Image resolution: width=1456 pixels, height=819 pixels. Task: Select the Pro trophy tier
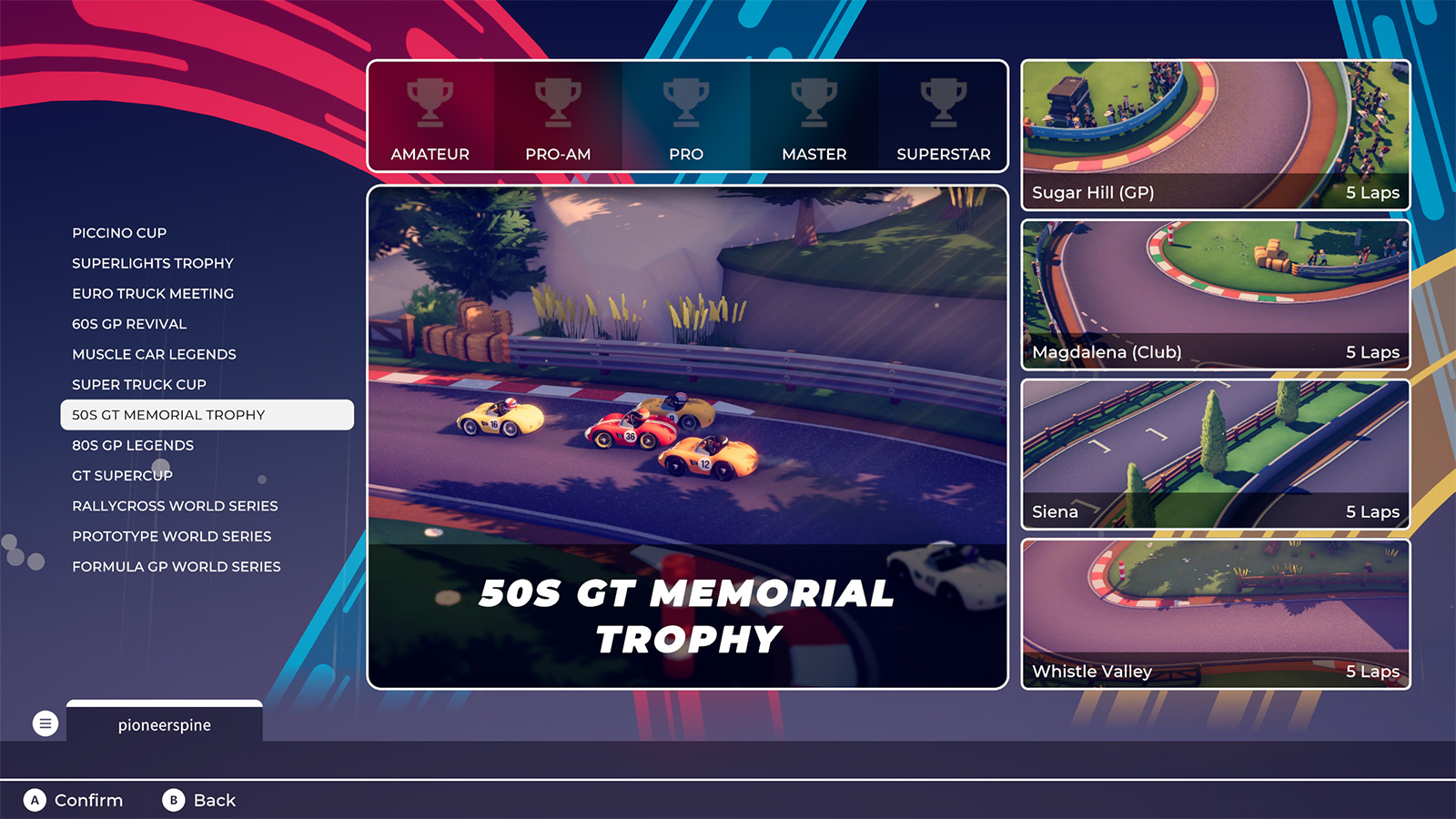[686, 116]
